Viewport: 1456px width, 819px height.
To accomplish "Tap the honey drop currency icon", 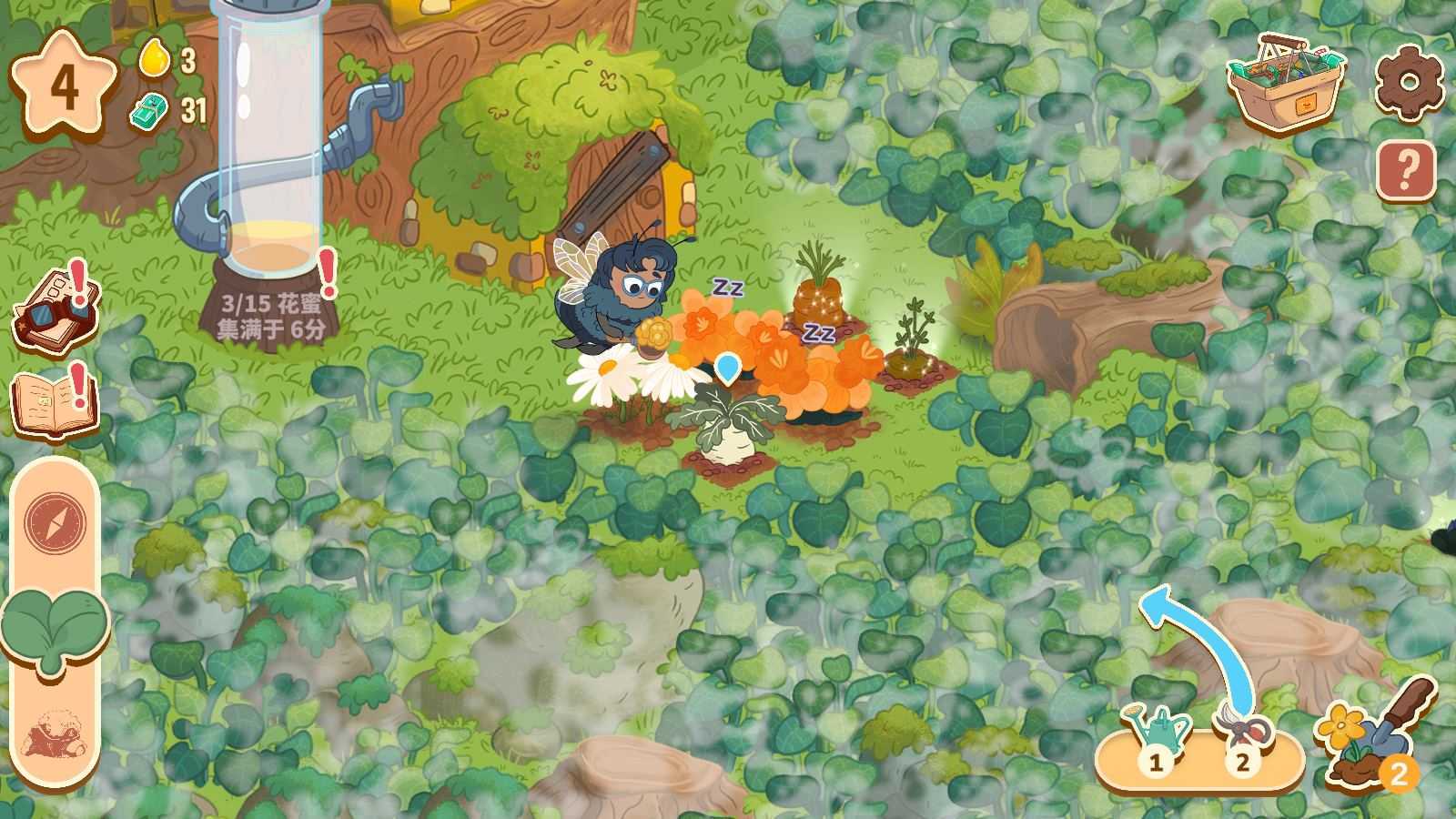I will pos(155,59).
